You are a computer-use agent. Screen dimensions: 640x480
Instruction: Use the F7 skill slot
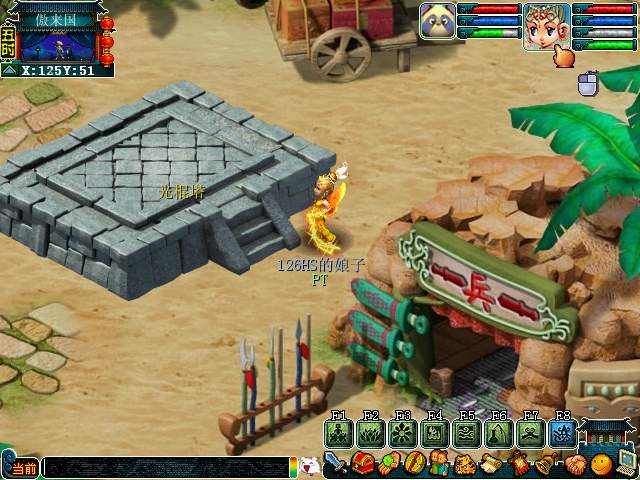coord(530,433)
